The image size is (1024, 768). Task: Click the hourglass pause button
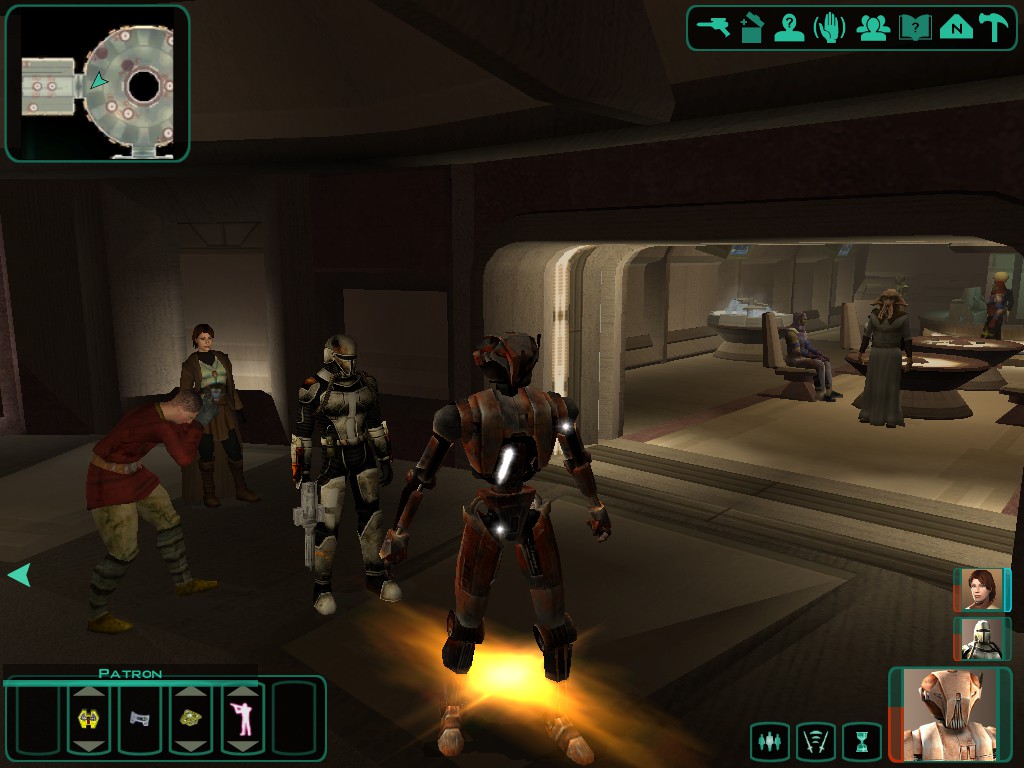pyautogui.click(x=861, y=742)
